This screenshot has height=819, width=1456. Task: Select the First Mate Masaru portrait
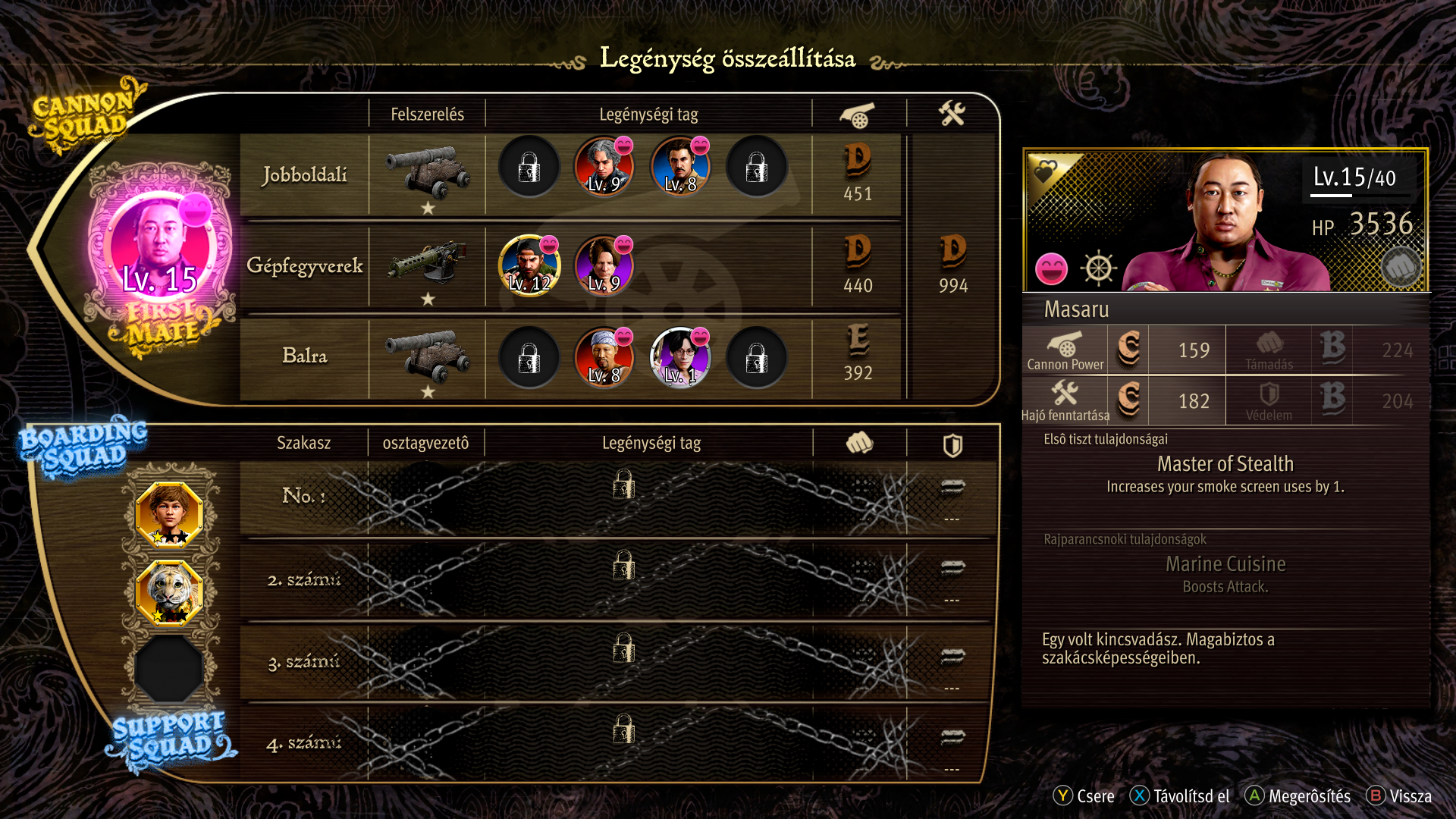[x=161, y=248]
